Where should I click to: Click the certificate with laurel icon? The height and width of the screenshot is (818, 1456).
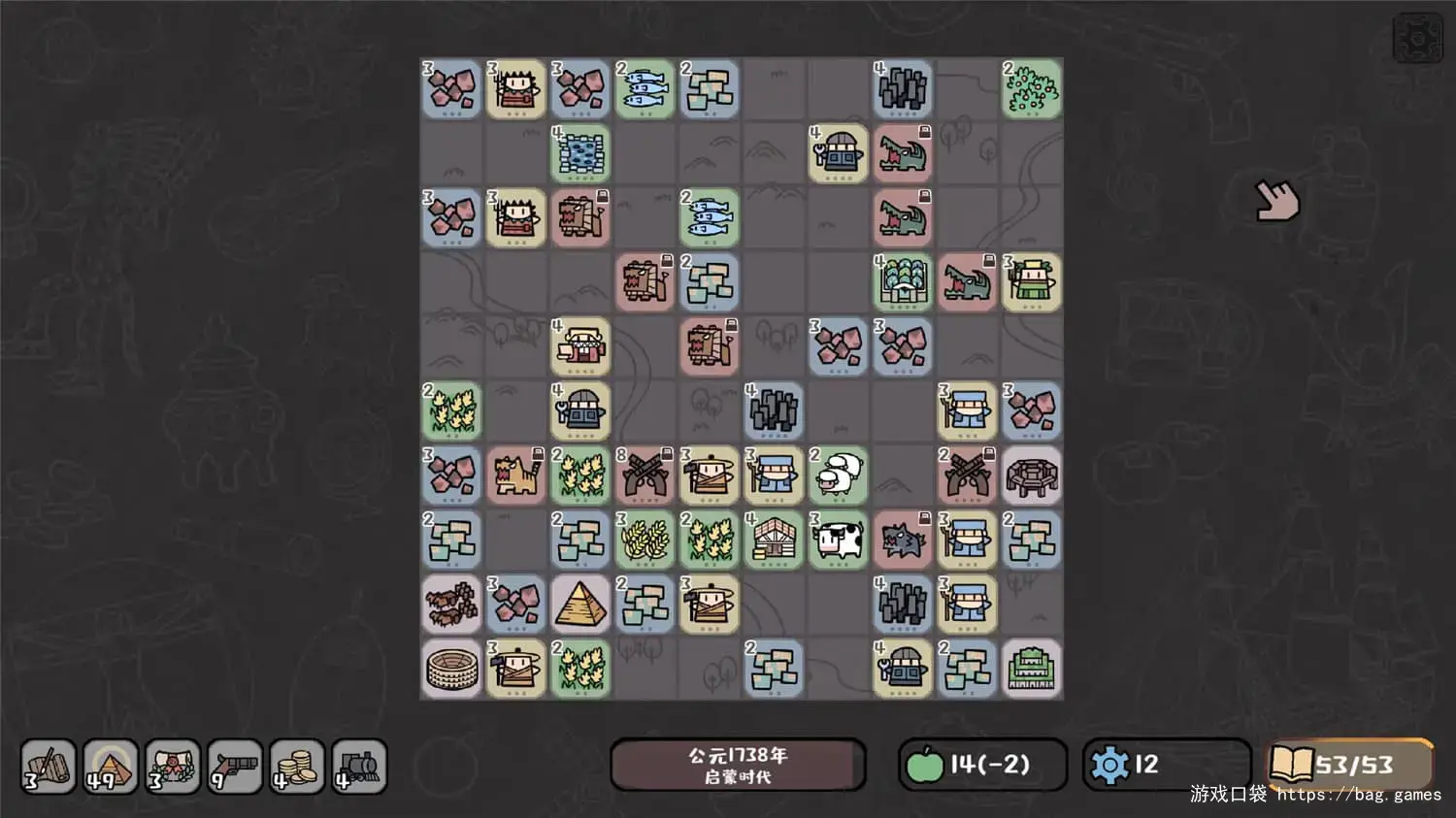[173, 767]
